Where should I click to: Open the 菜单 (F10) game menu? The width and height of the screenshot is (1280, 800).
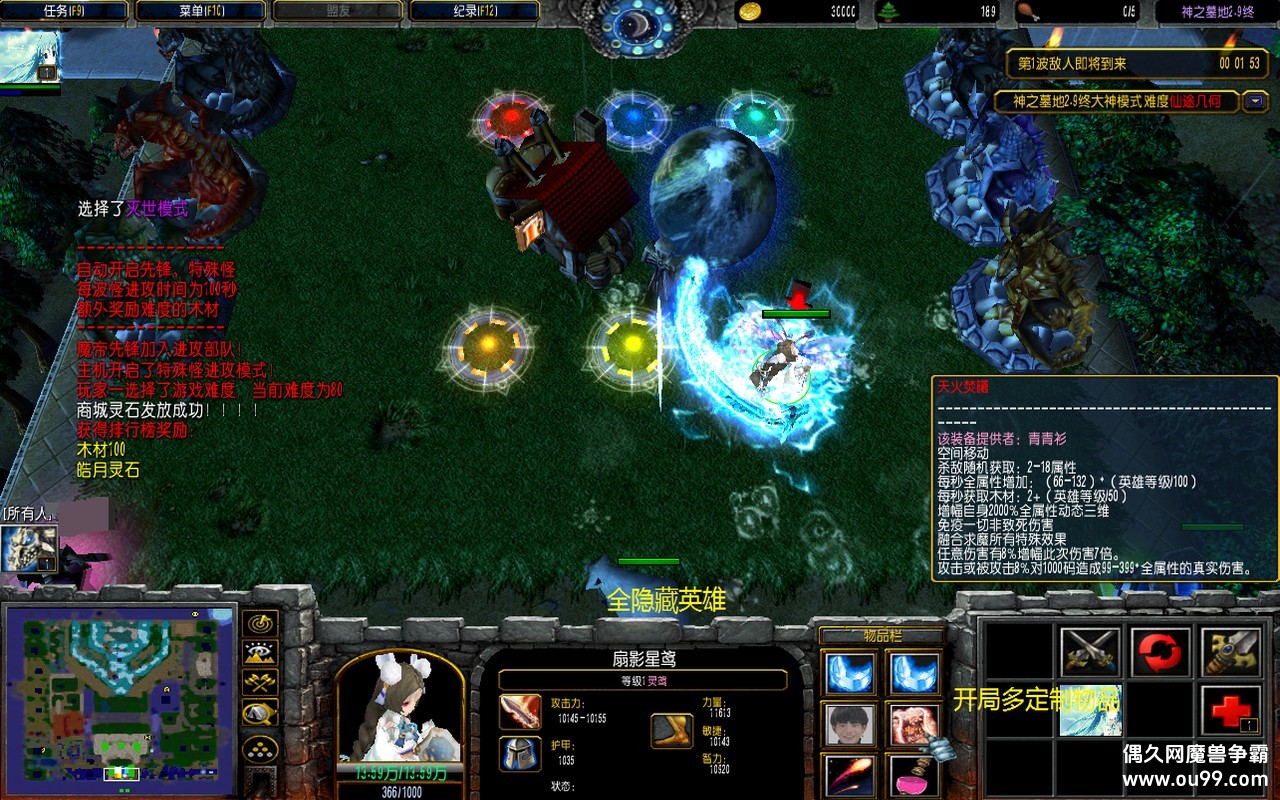(200, 11)
